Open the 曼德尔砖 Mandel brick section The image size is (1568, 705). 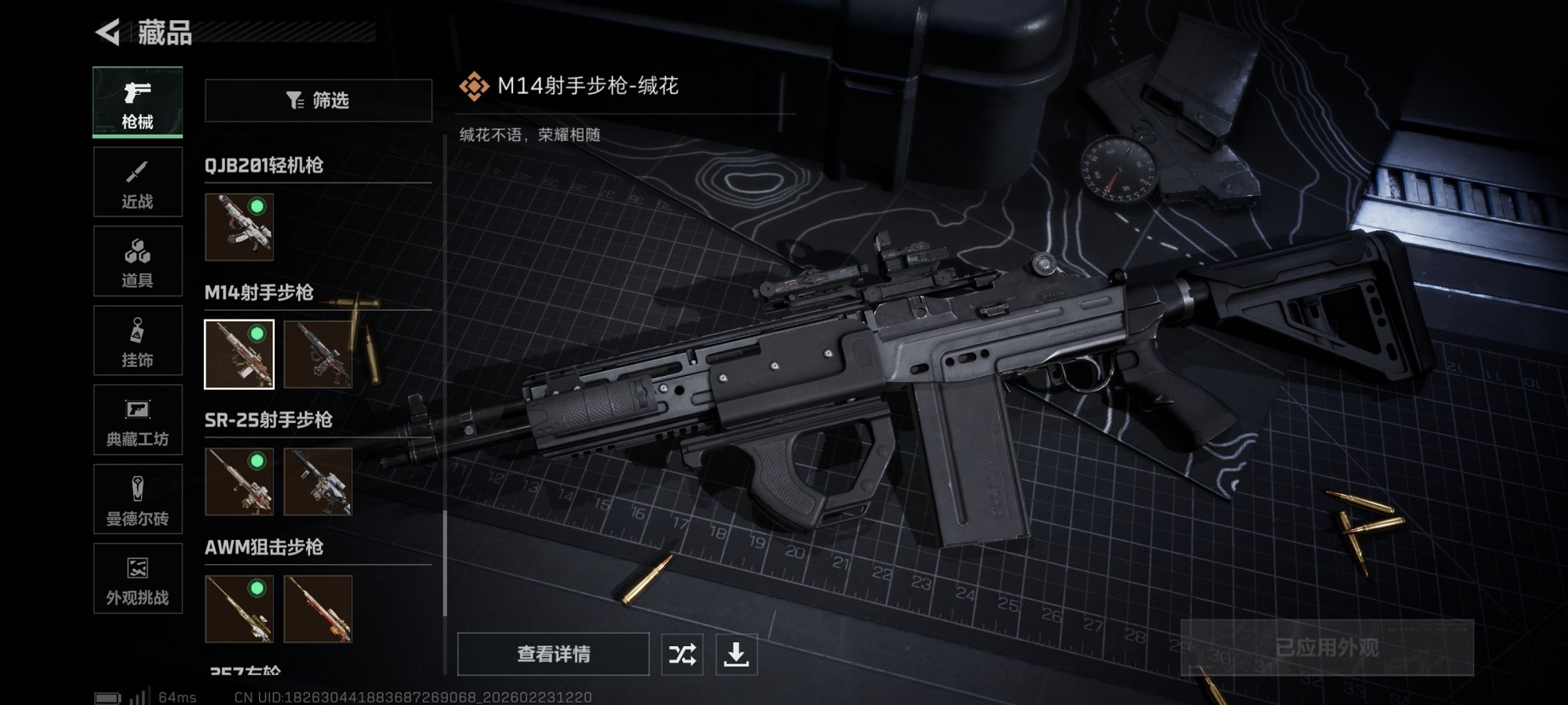(x=137, y=499)
